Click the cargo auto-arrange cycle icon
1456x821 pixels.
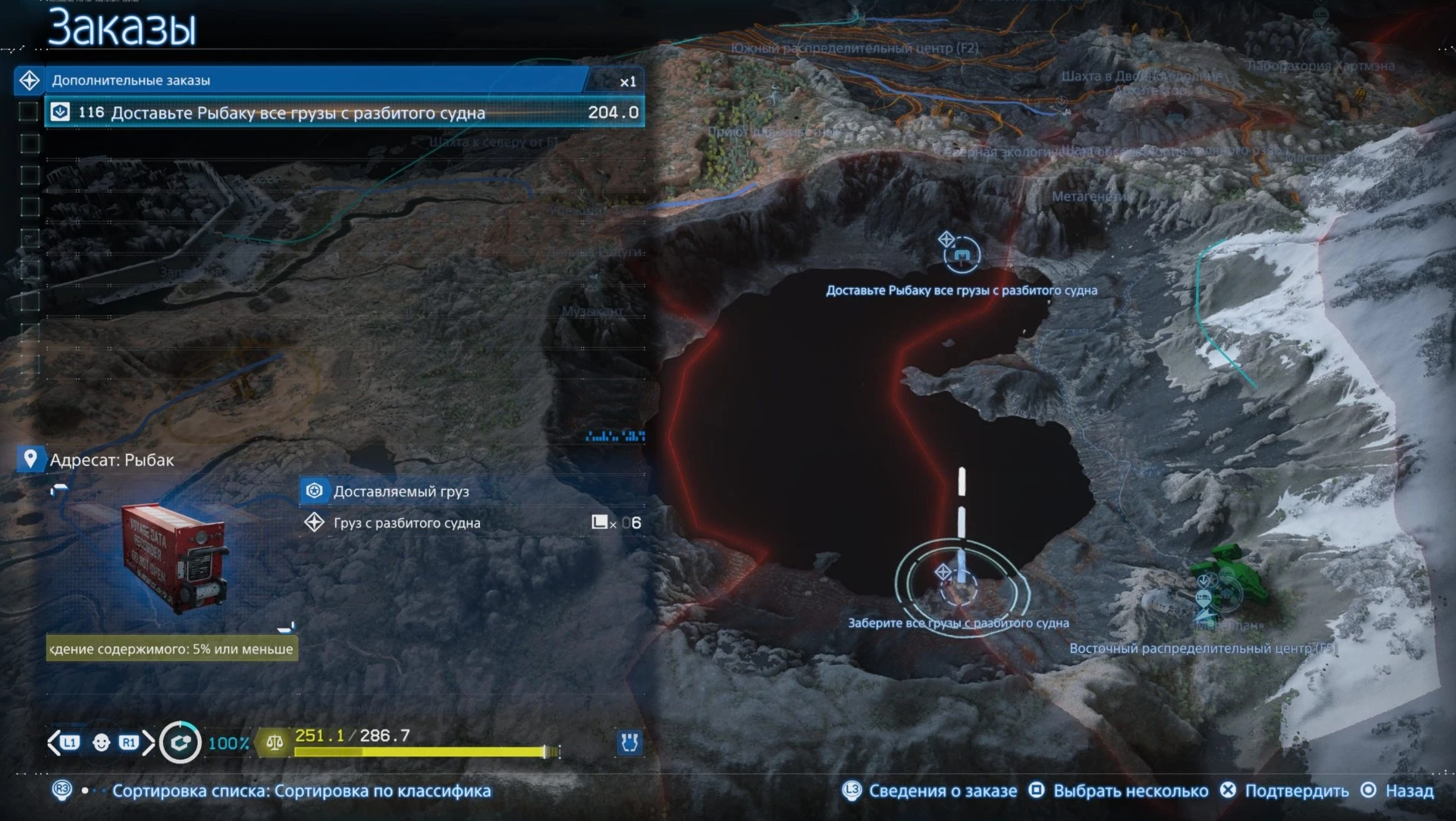(x=180, y=743)
